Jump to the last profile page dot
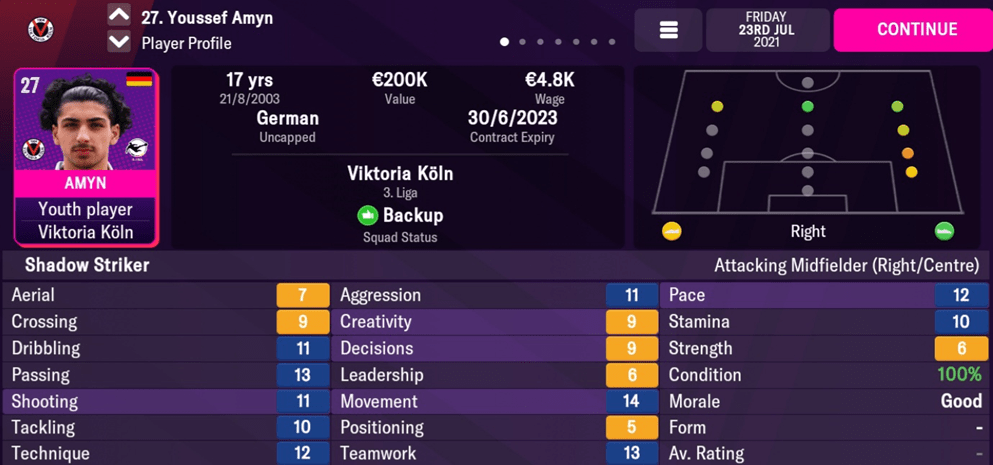Image resolution: width=993 pixels, height=465 pixels. (612, 42)
